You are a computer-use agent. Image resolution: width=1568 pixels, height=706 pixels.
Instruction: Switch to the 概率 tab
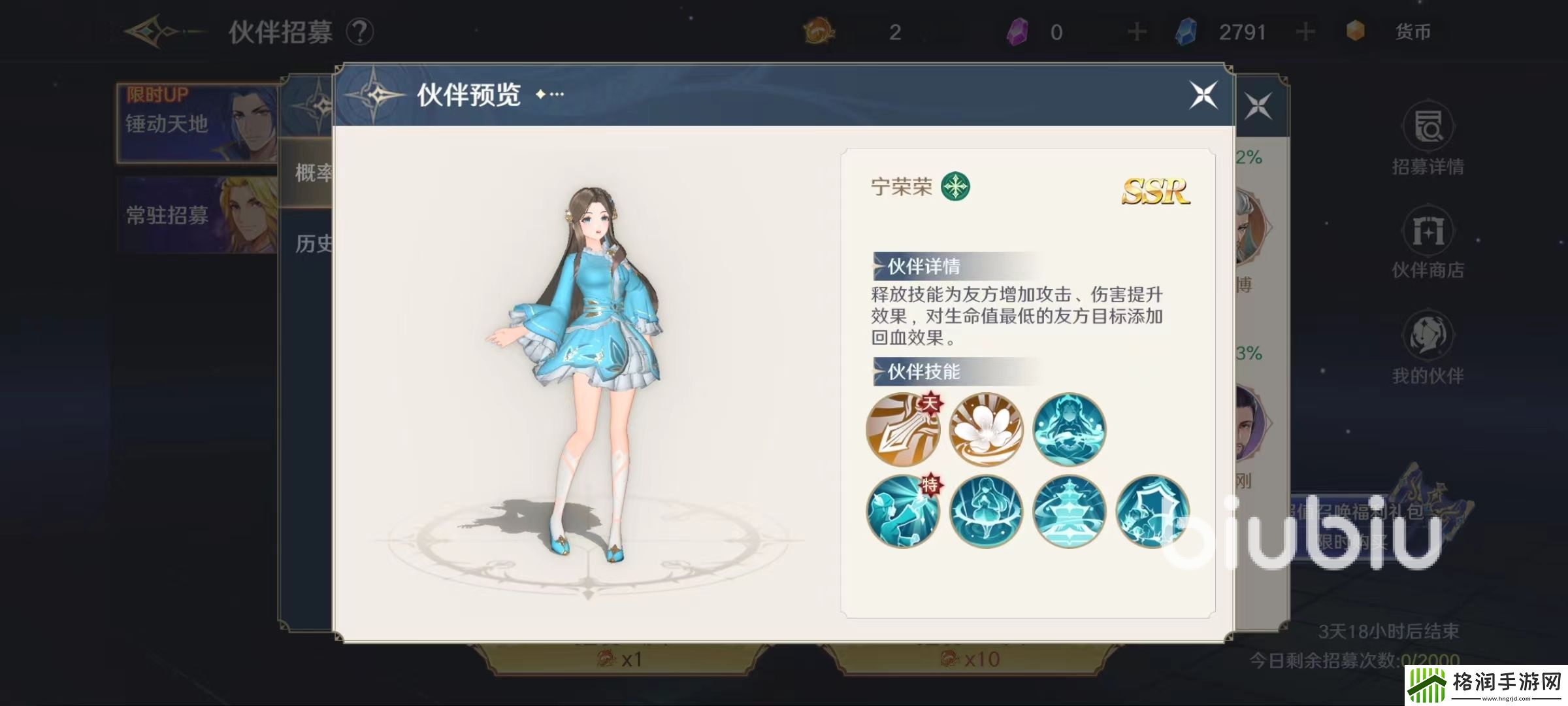coord(314,173)
